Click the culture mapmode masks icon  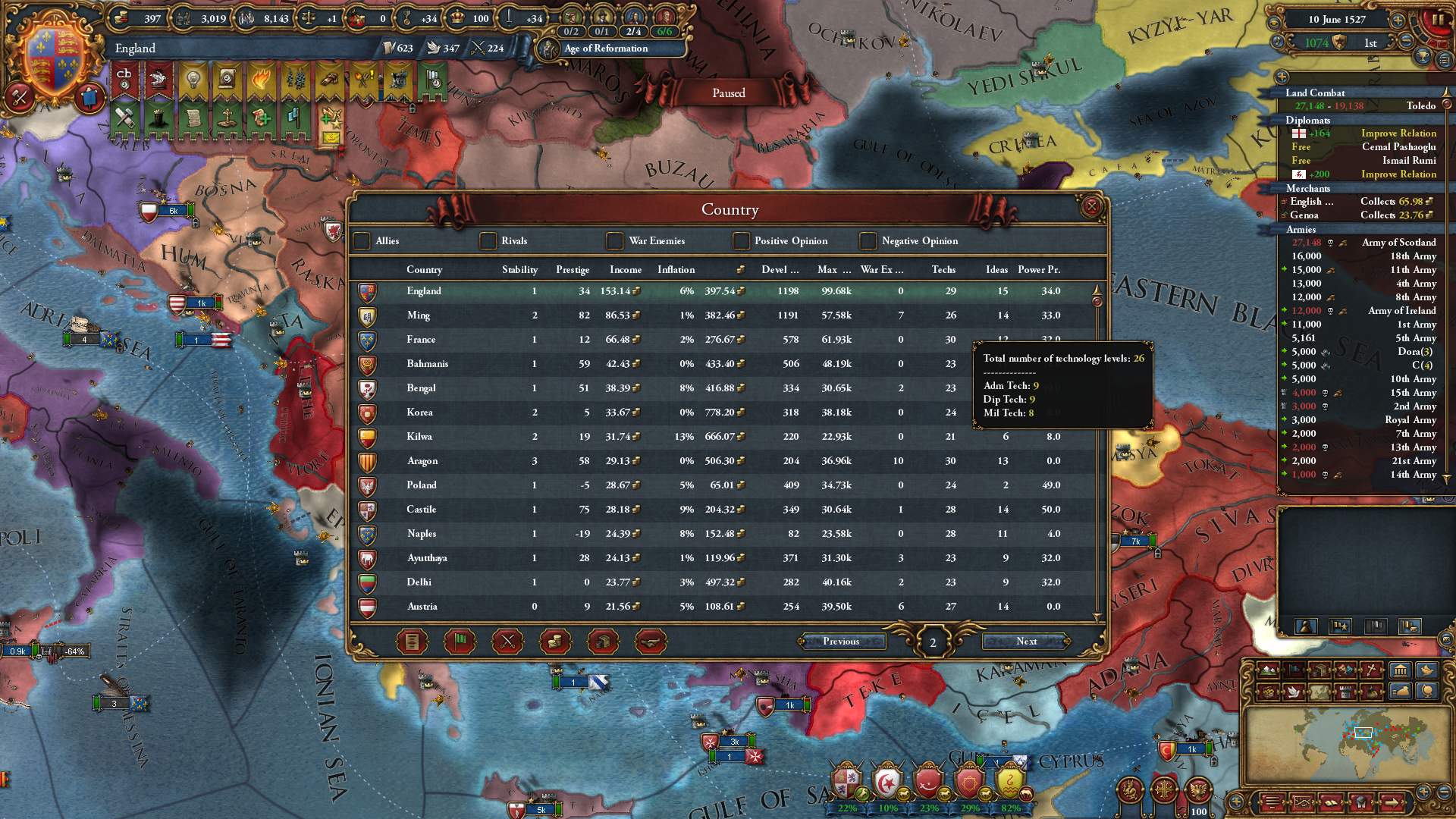click(x=1345, y=670)
